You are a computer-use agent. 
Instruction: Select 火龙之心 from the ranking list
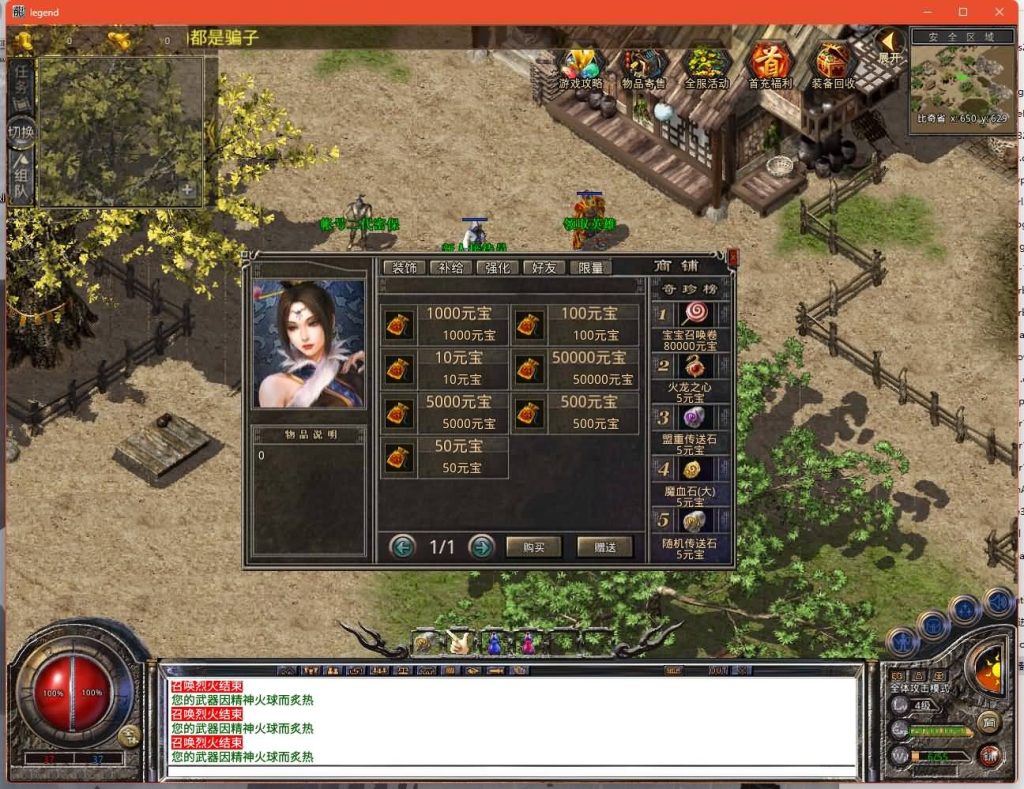click(692, 373)
